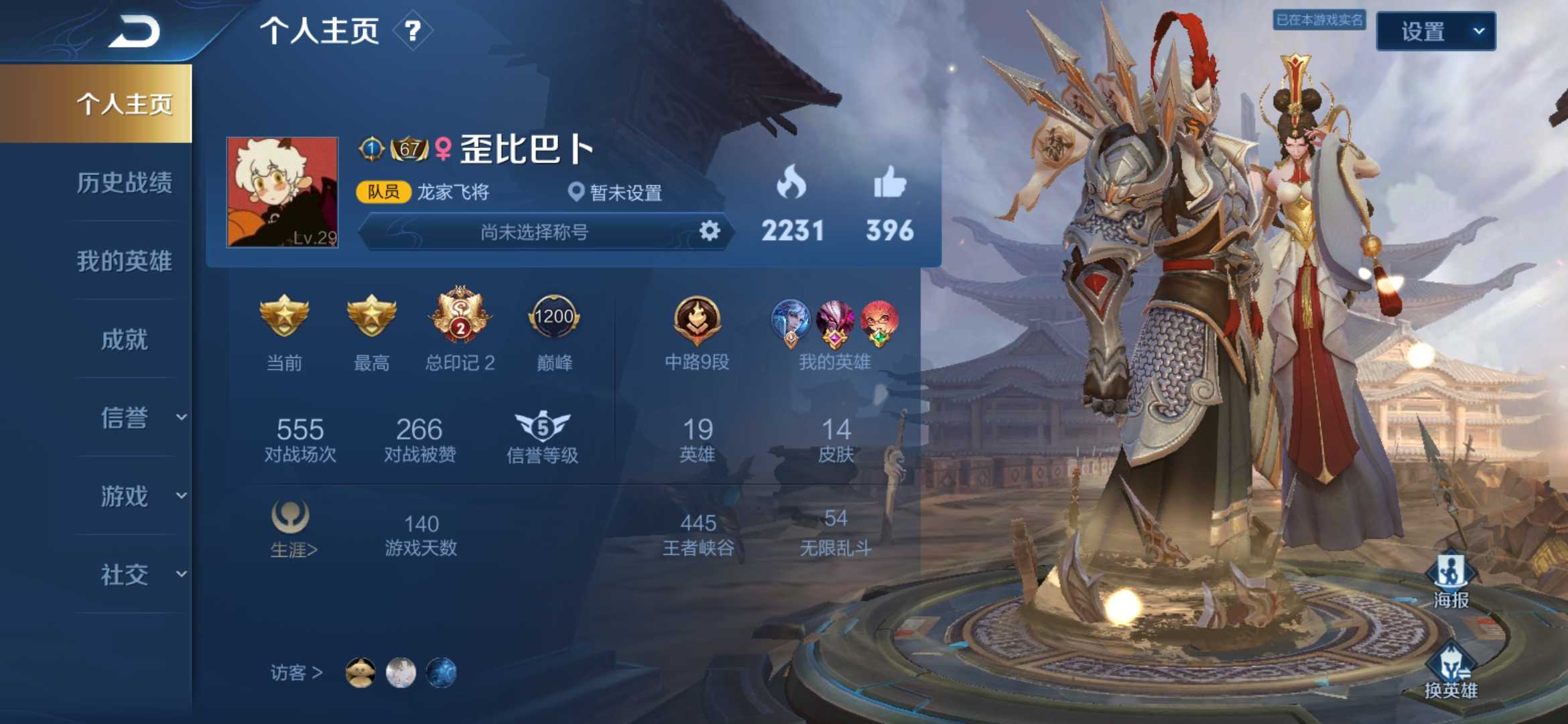
Task: Open the 我的英雄 sidebar tab
Action: click(x=124, y=262)
